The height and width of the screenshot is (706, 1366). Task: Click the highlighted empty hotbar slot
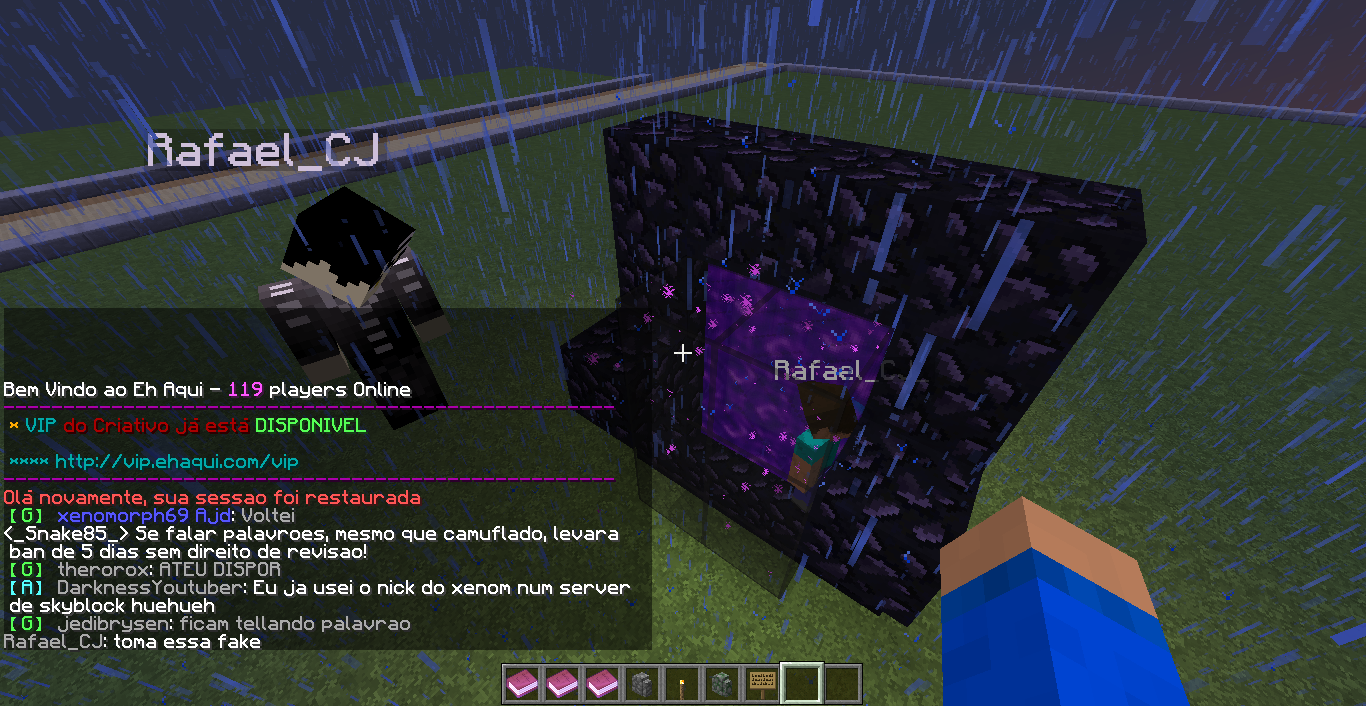802,684
